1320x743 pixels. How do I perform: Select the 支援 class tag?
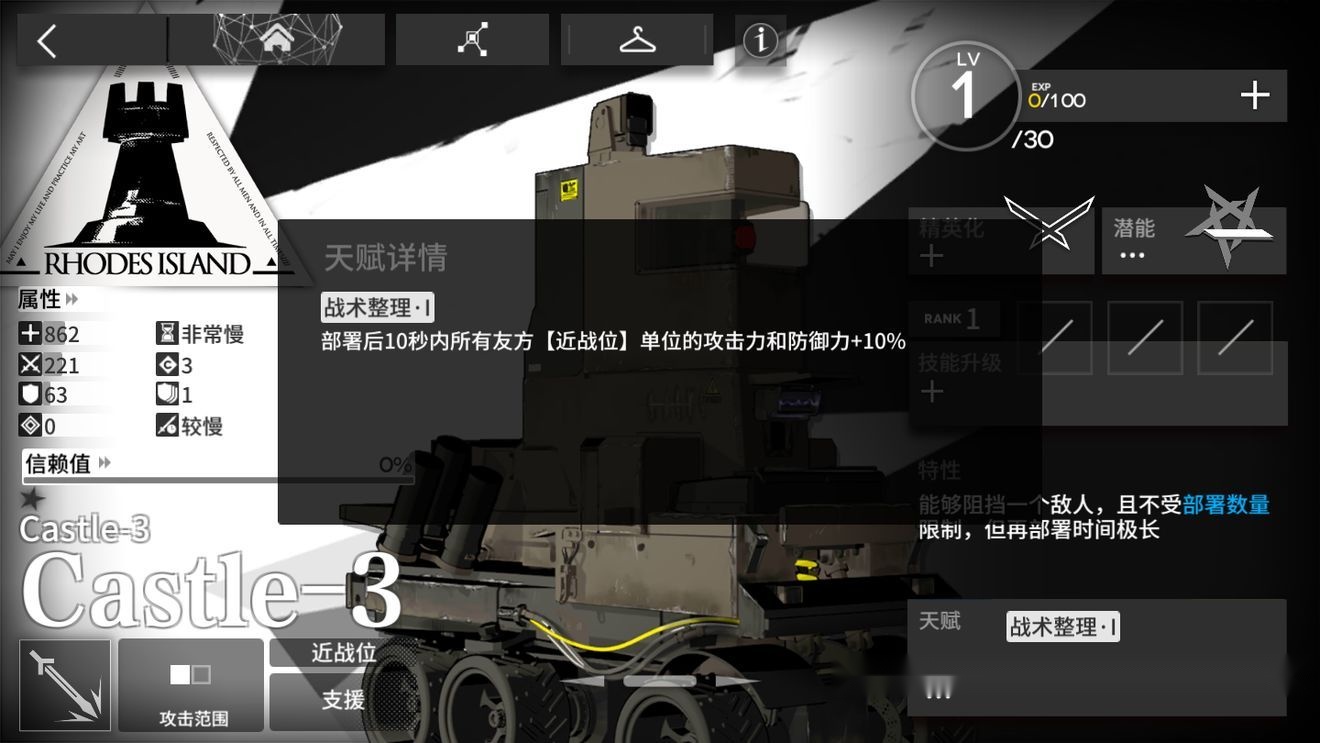(x=344, y=700)
